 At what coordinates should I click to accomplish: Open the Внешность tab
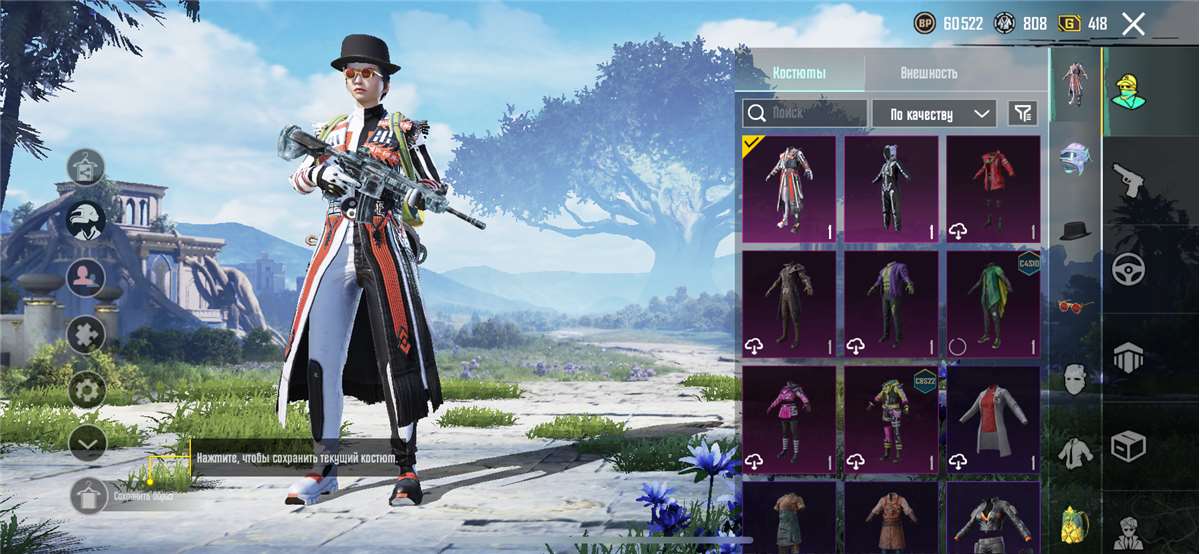point(928,73)
